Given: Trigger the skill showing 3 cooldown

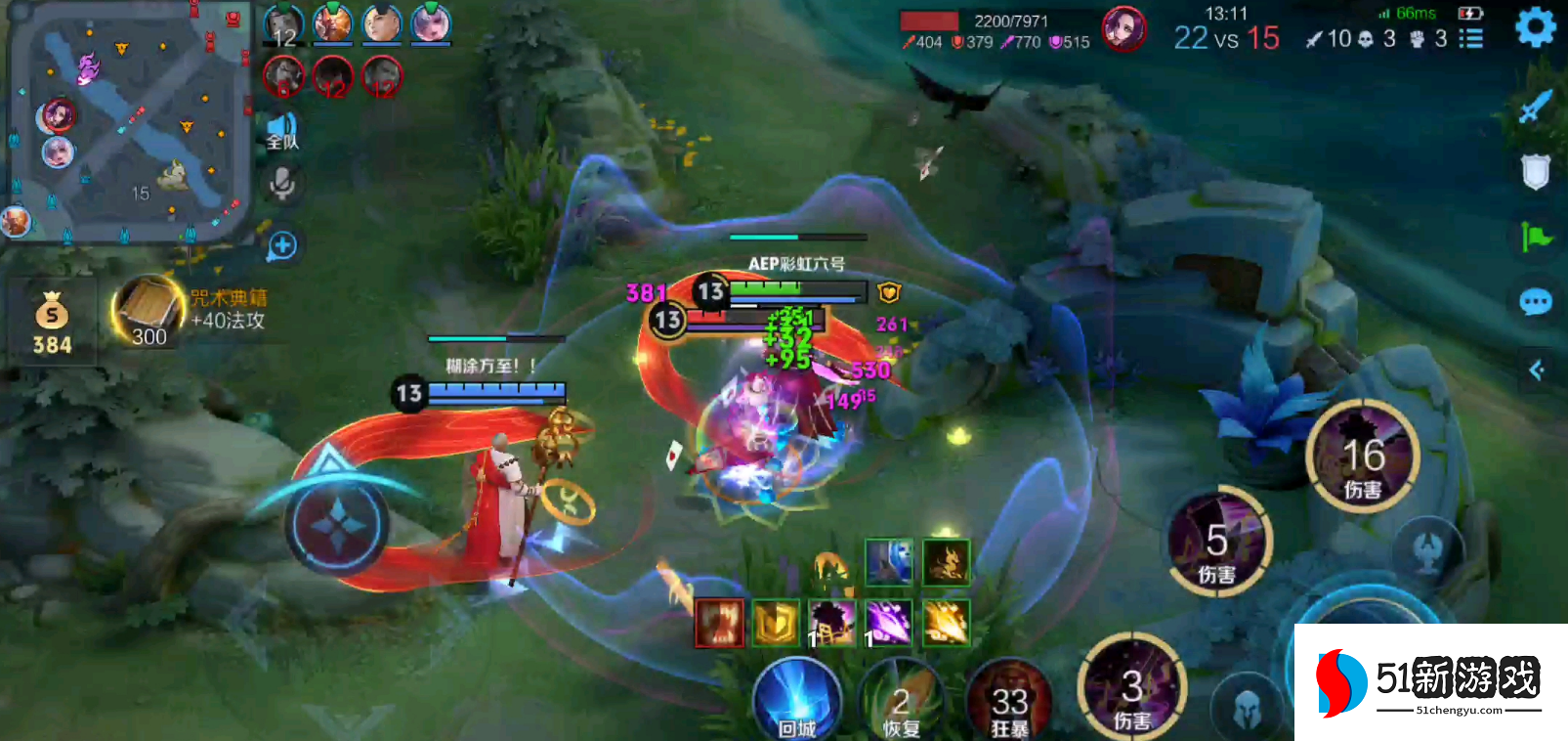Looking at the screenshot, I should tap(1132, 688).
